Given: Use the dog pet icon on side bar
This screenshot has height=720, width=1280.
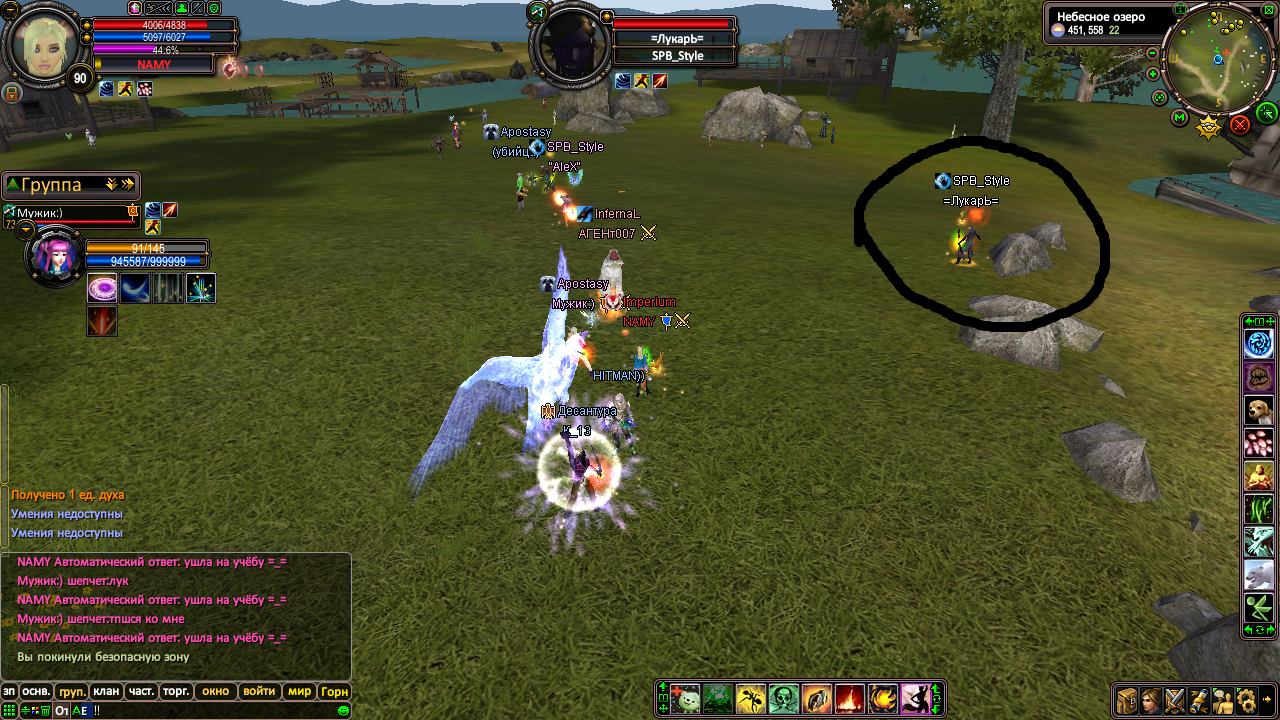Looking at the screenshot, I should point(1258,410).
